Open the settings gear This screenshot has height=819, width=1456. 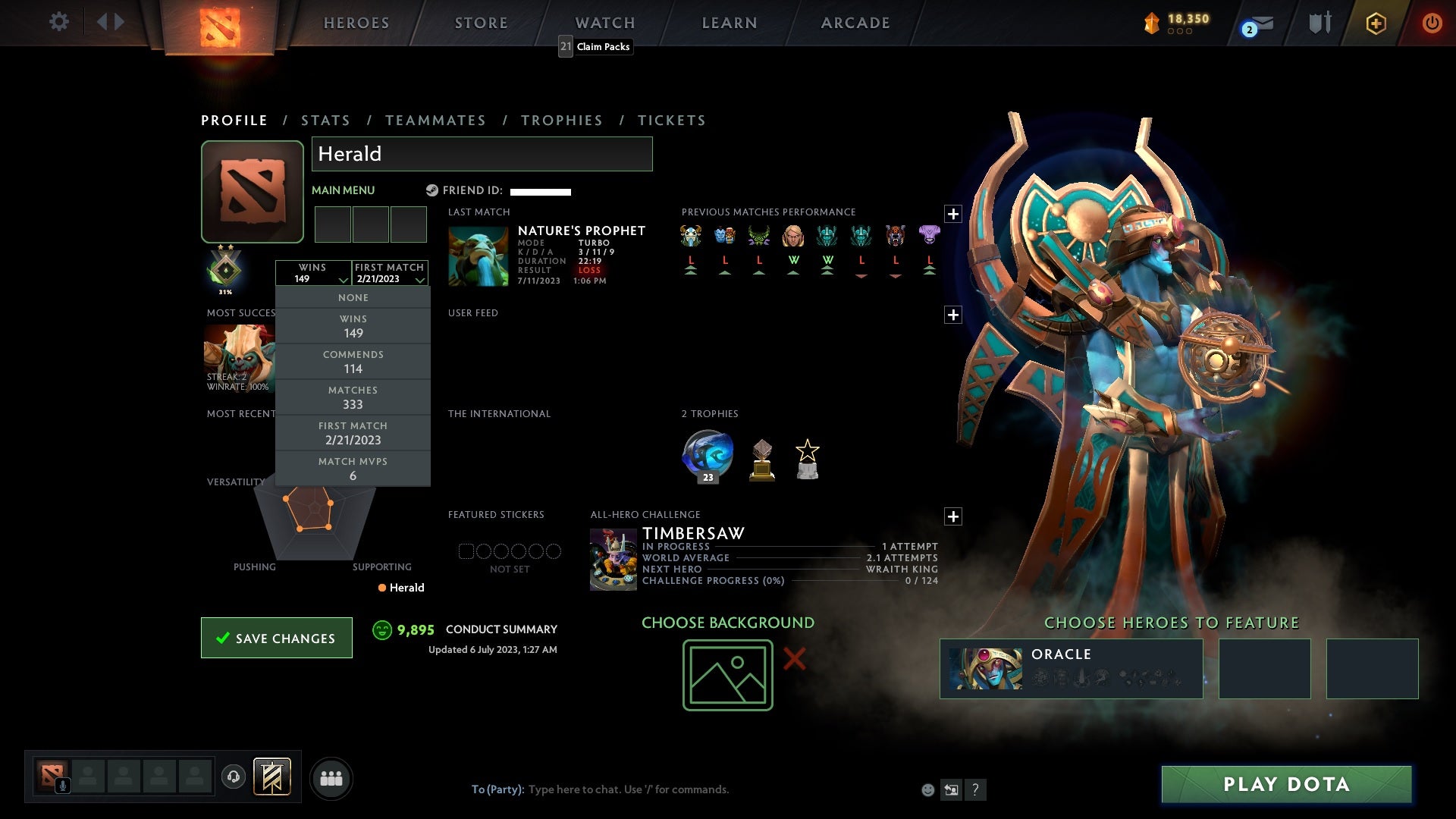[x=59, y=22]
